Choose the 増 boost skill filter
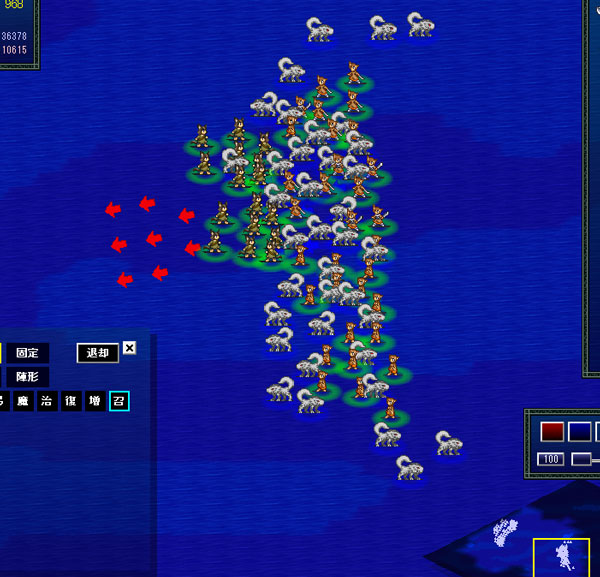 pyautogui.click(x=95, y=401)
